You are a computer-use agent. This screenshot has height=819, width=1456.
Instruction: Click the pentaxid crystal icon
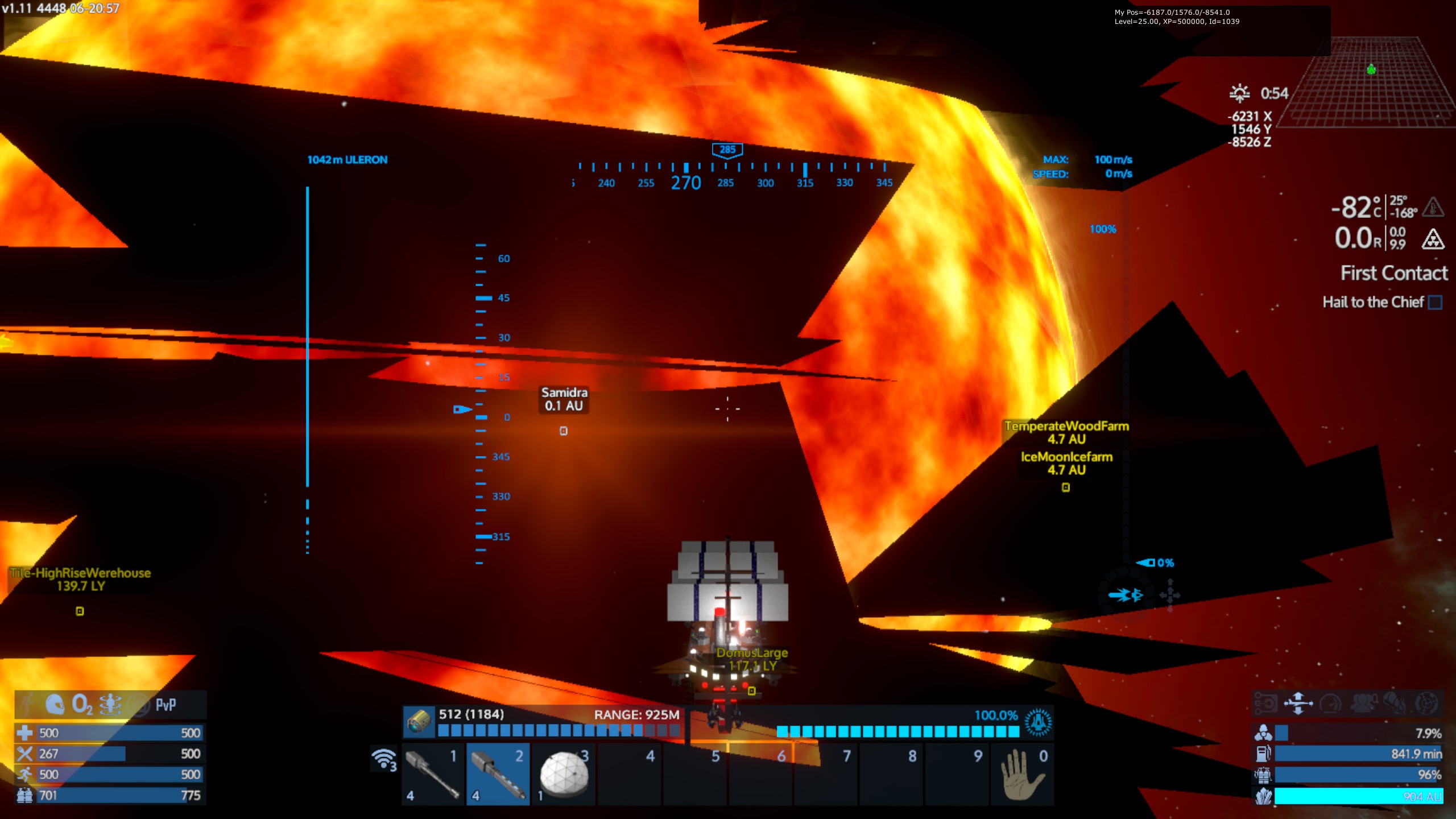[x=1263, y=796]
